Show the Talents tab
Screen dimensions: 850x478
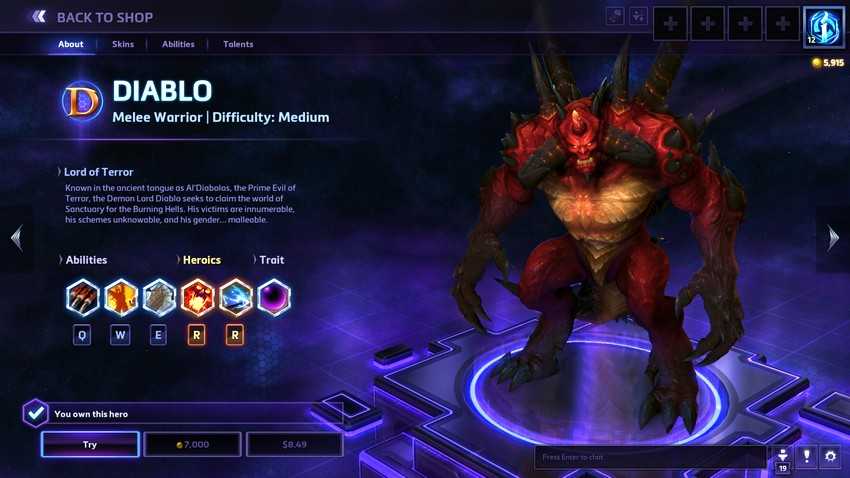(238, 44)
